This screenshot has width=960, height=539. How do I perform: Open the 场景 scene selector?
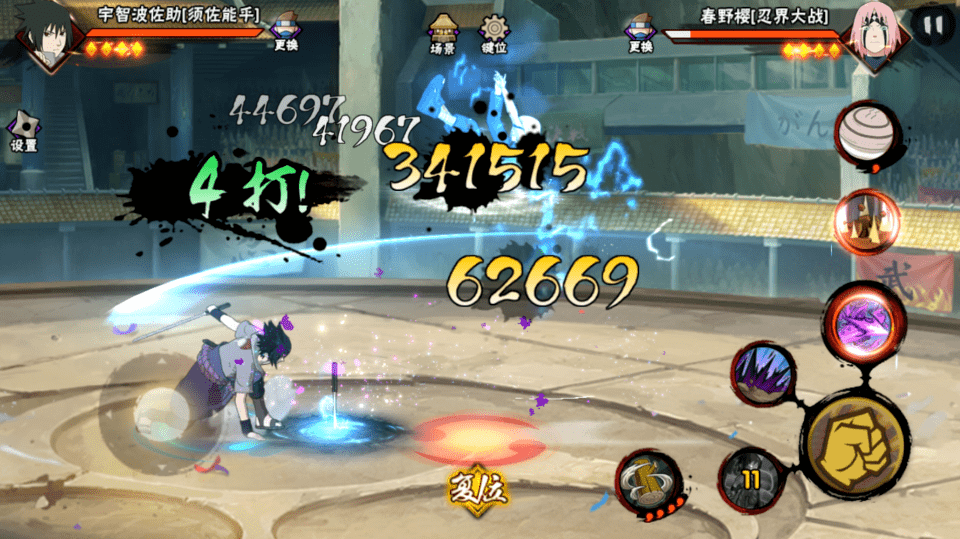[442, 32]
